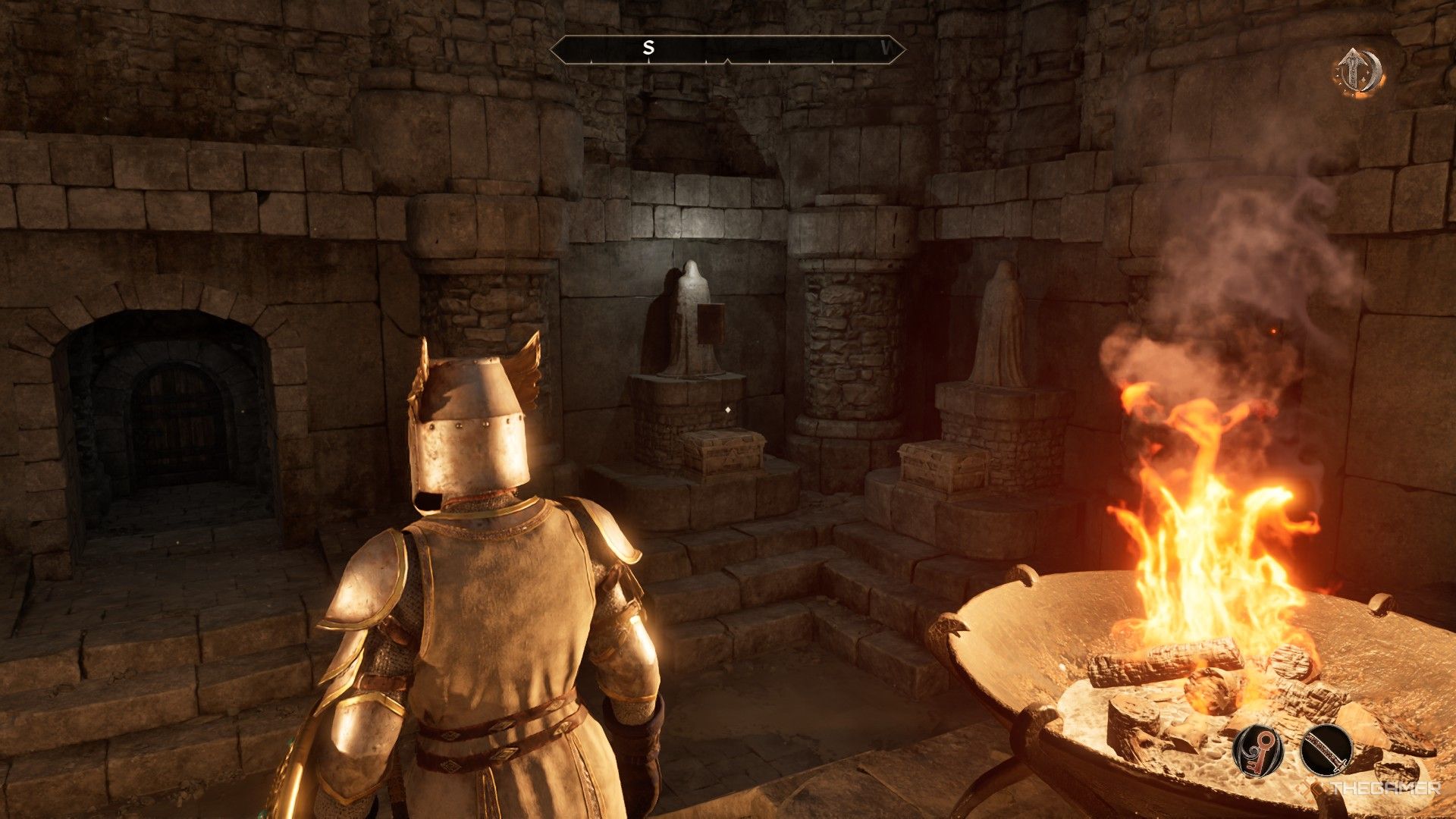Click the compass bar showing S
The height and width of the screenshot is (819, 1456).
727,49
